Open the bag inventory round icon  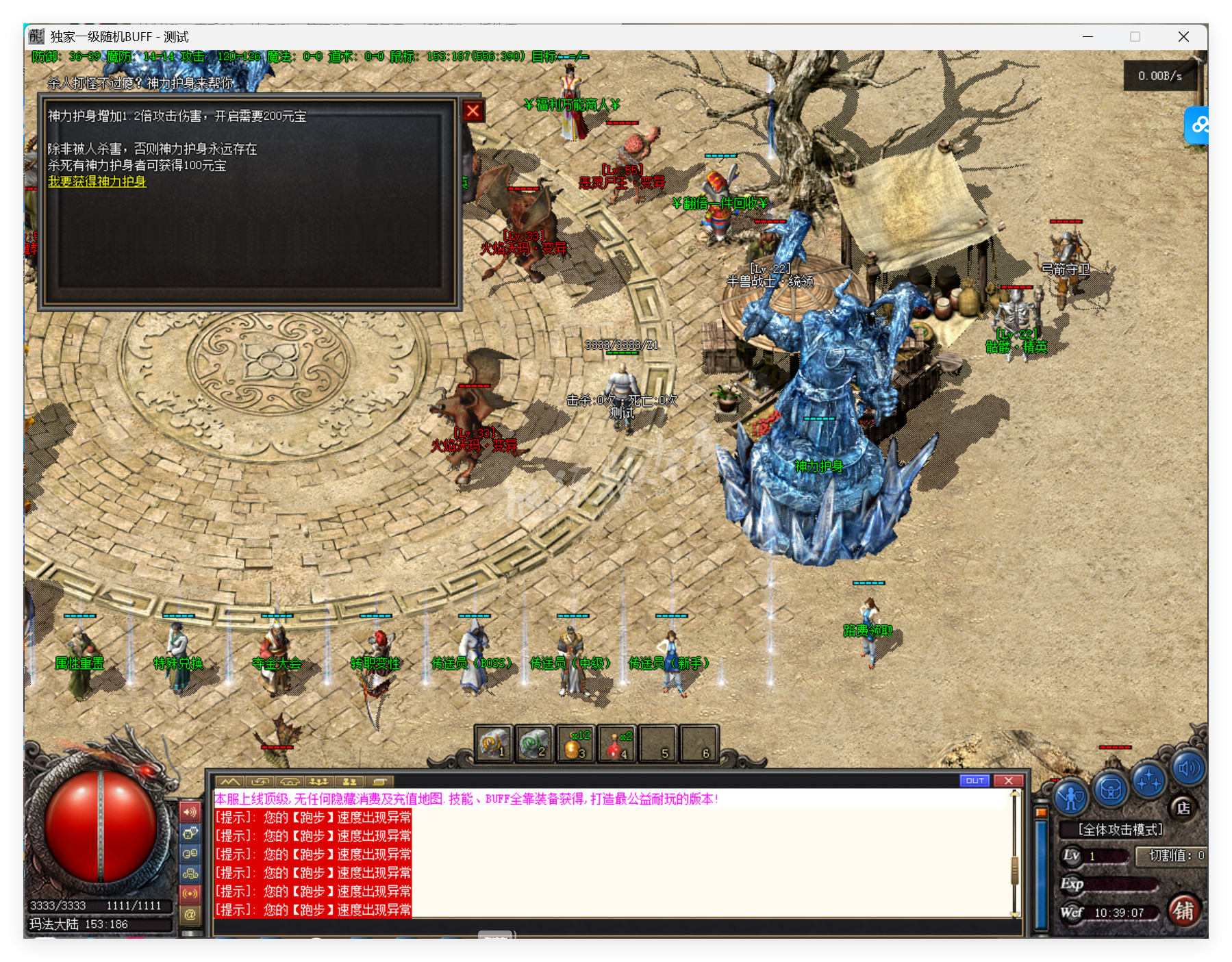[x=1110, y=789]
